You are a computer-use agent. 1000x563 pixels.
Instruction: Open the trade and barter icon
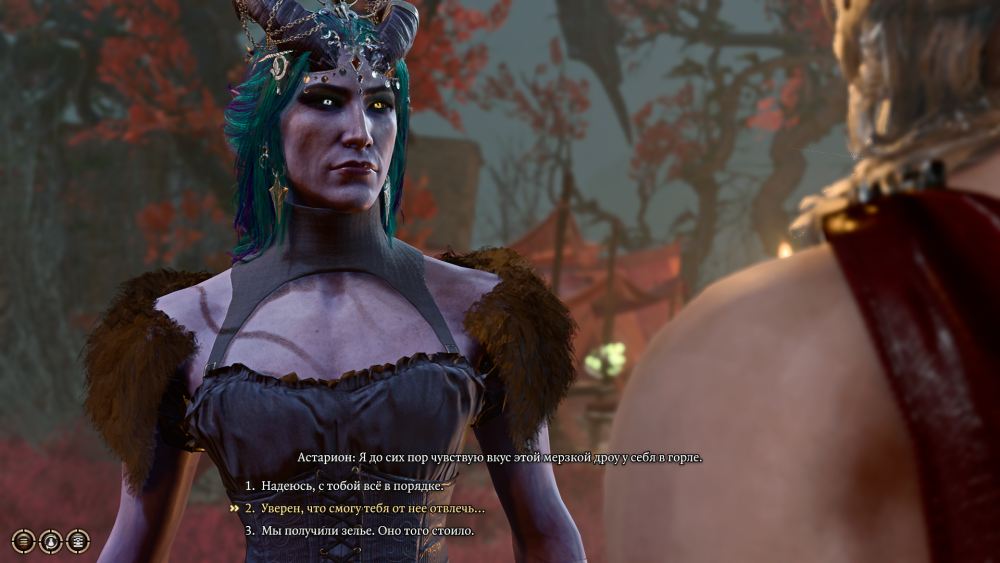coord(77,541)
